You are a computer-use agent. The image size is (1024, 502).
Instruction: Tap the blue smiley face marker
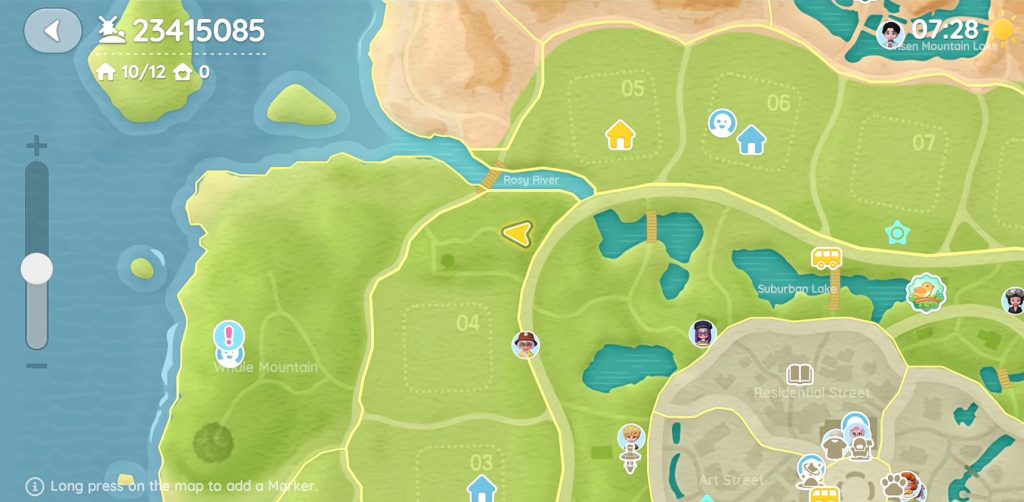[x=721, y=123]
